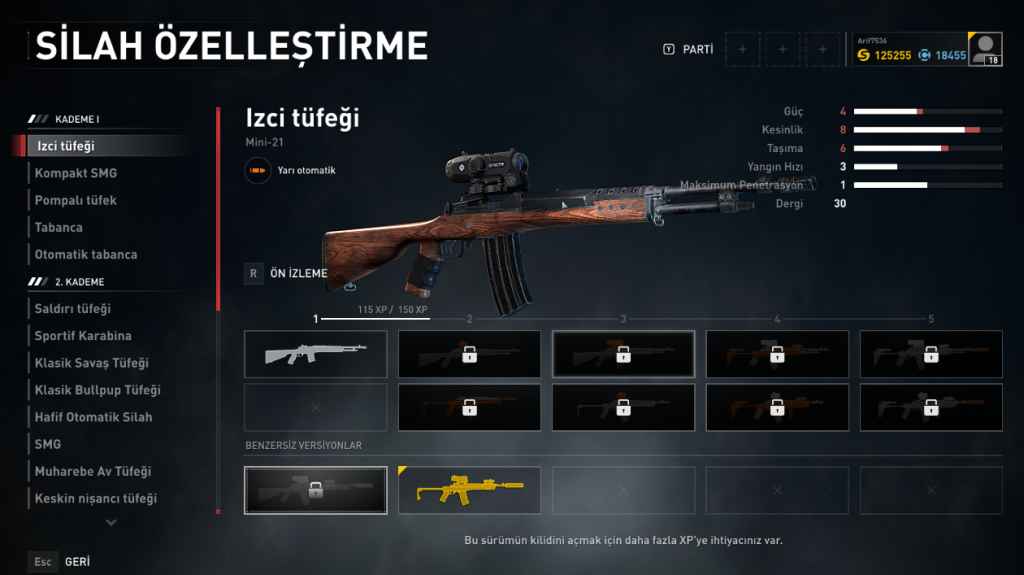The width and height of the screenshot is (1024, 575).
Task: Expand weapon list with down arrow
Action: [x=111, y=522]
